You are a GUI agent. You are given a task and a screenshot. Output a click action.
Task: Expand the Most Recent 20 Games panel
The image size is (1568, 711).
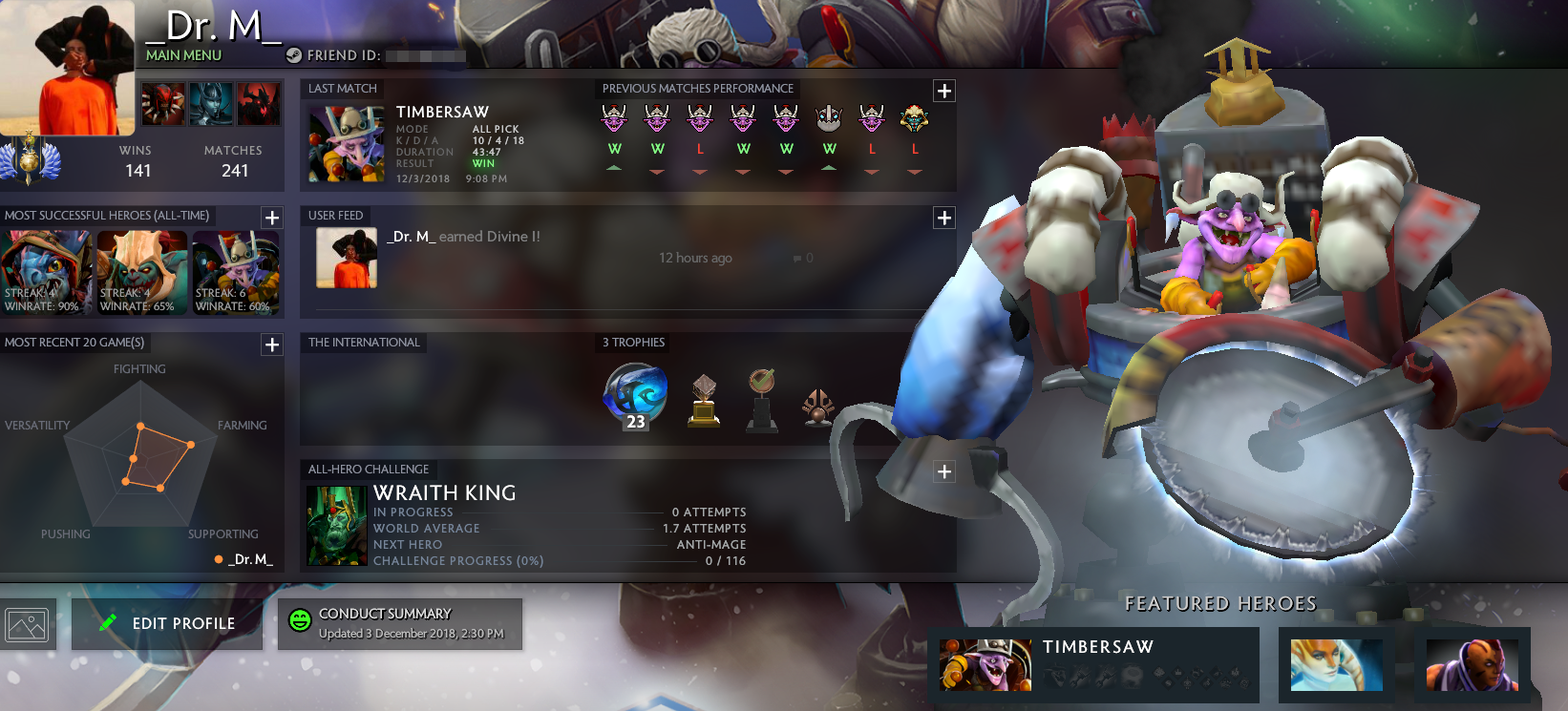pos(271,345)
